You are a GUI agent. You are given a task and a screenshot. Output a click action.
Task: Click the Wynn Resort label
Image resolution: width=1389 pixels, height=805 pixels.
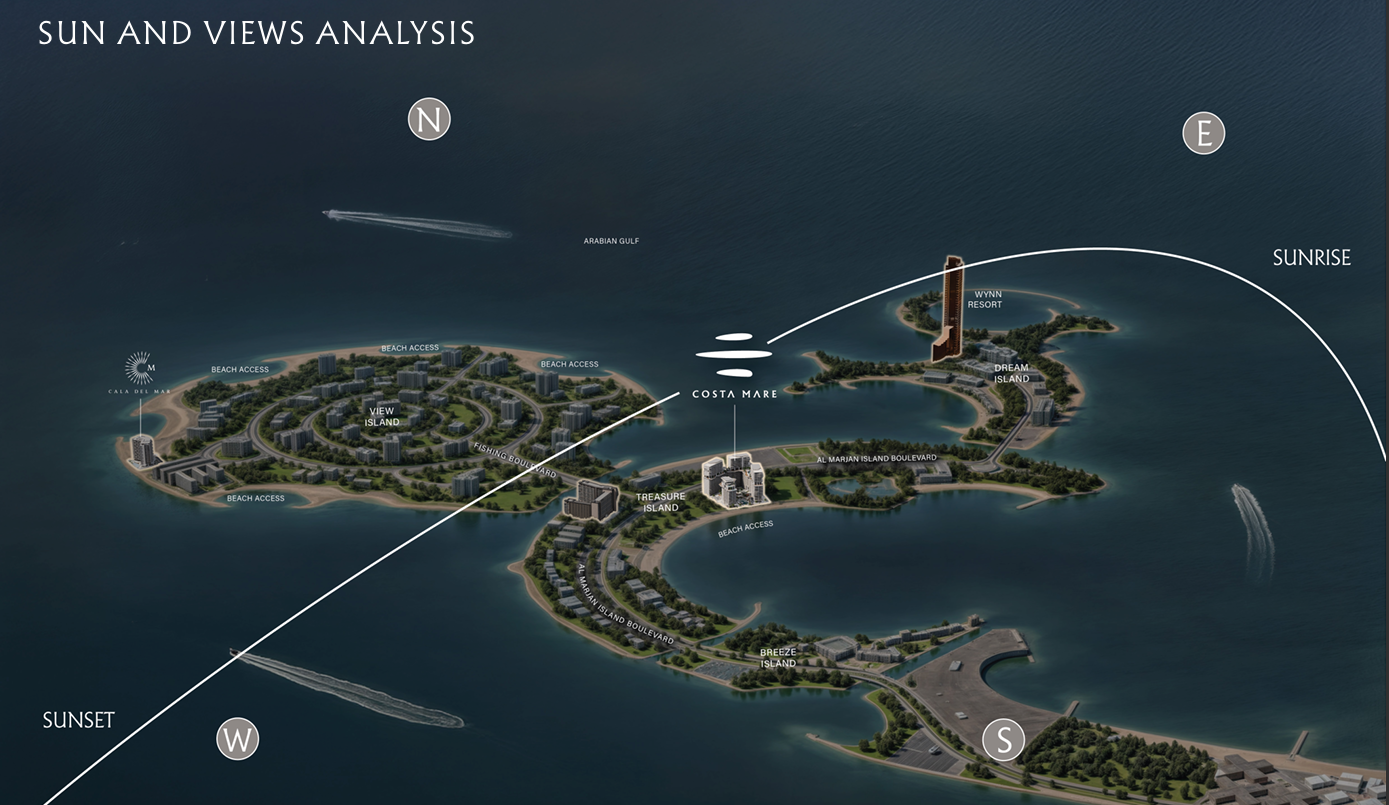pyautogui.click(x=984, y=299)
